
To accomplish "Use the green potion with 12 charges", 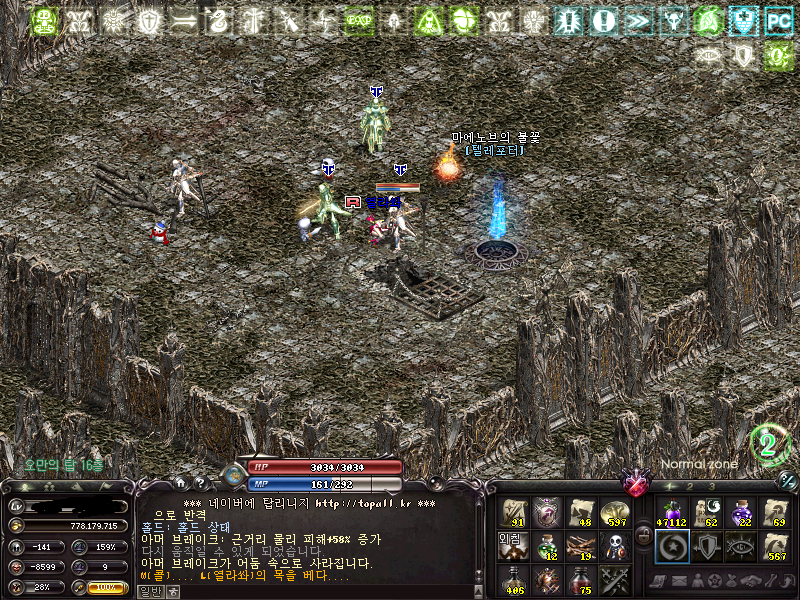I will coord(547,546).
